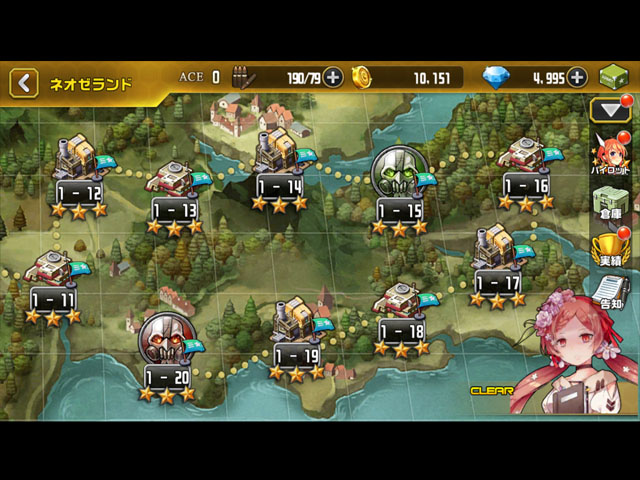
Task: Add more ammo with the plus button
Action: point(333,77)
